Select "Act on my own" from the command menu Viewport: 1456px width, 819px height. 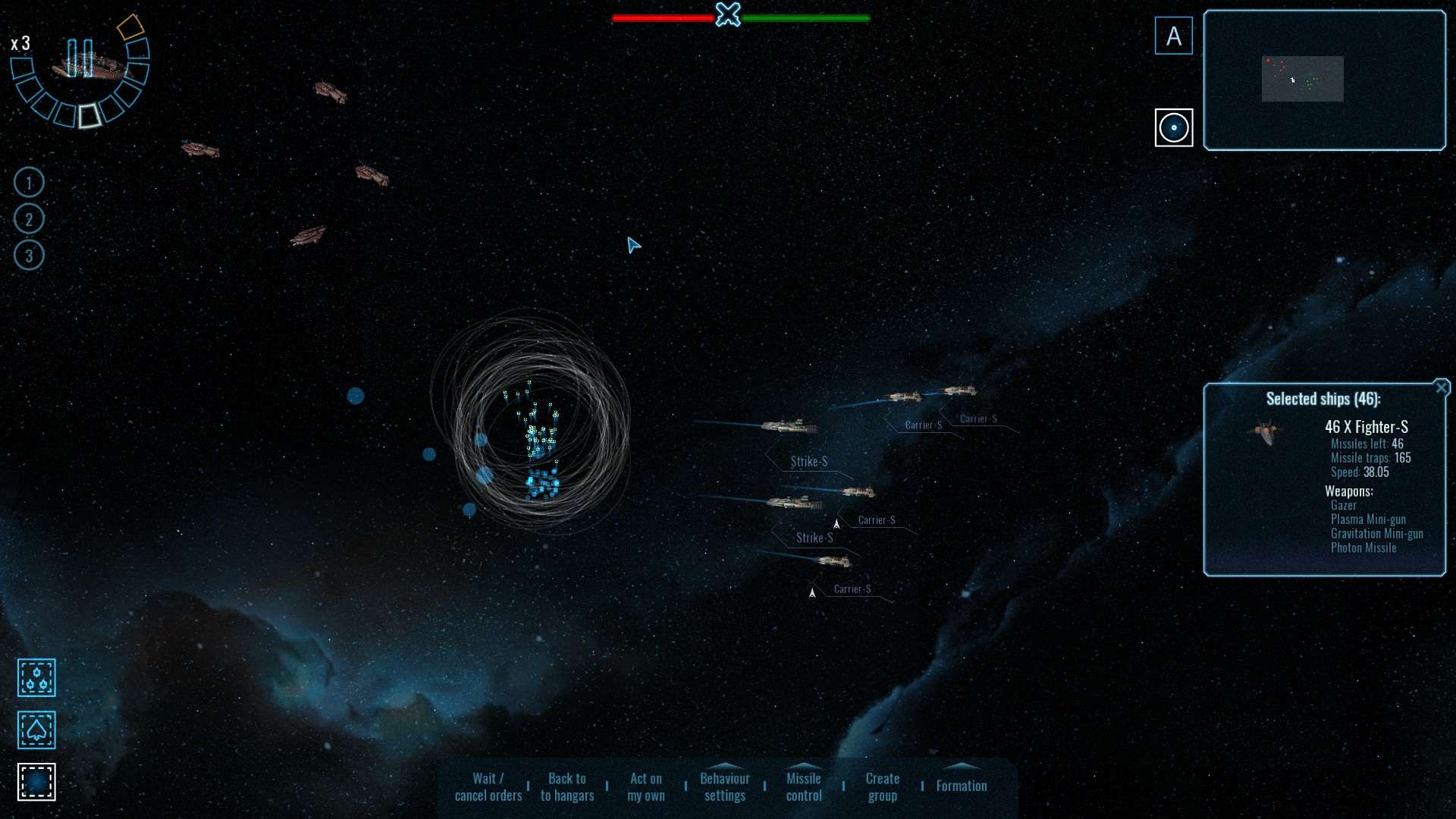tap(645, 786)
